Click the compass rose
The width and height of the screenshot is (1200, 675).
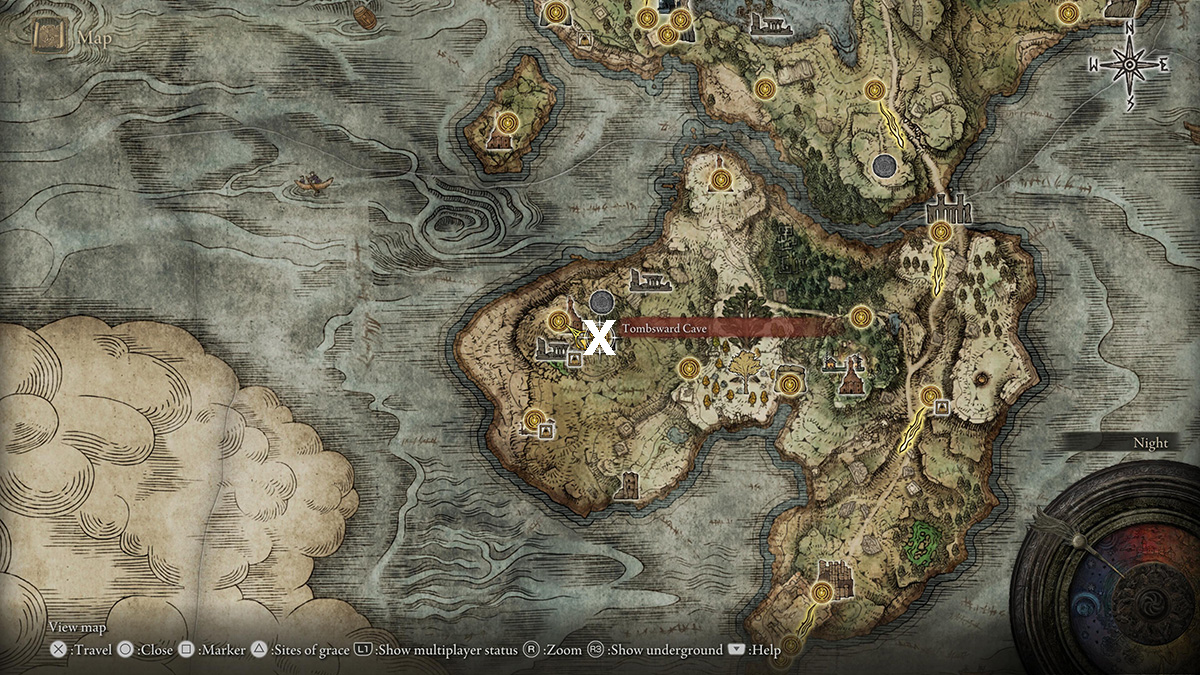[x=1130, y=65]
